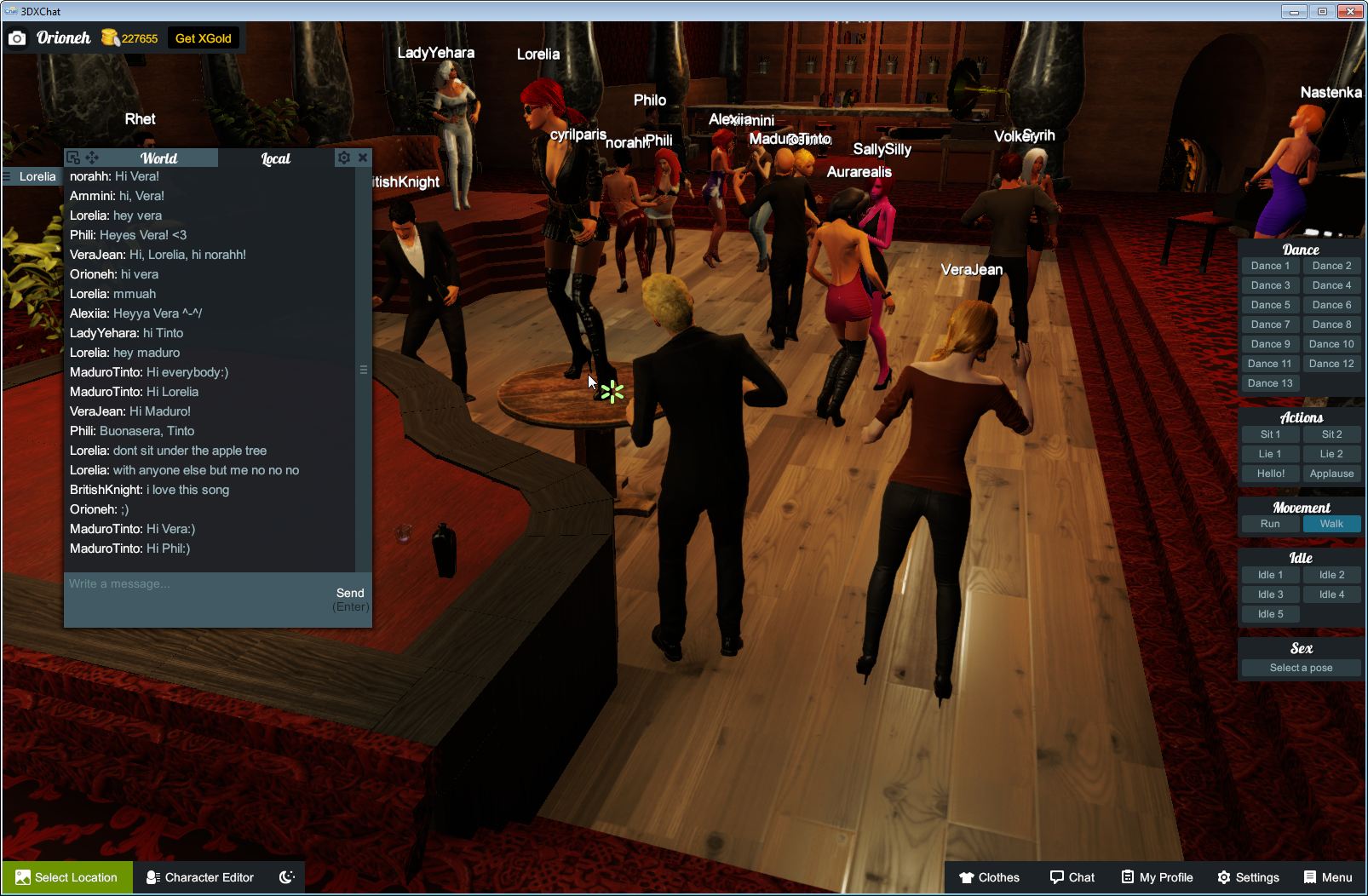The height and width of the screenshot is (896, 1368).
Task: Click the Select Location map icon
Action: (x=24, y=877)
